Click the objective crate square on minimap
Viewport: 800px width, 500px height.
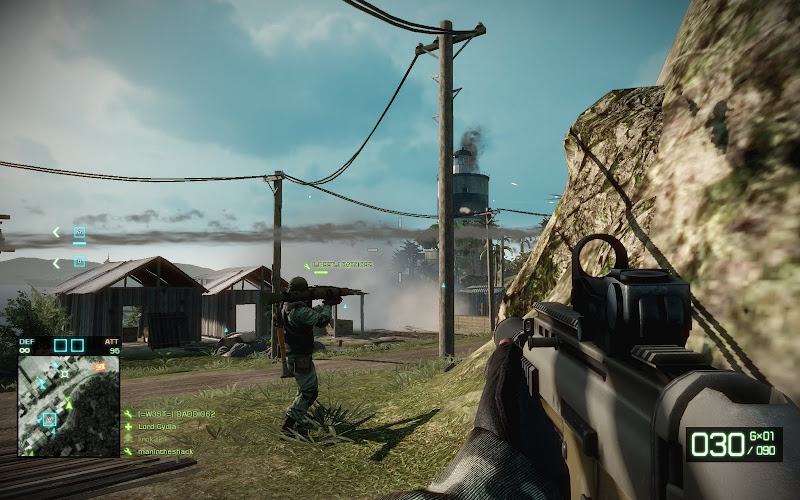(48, 420)
